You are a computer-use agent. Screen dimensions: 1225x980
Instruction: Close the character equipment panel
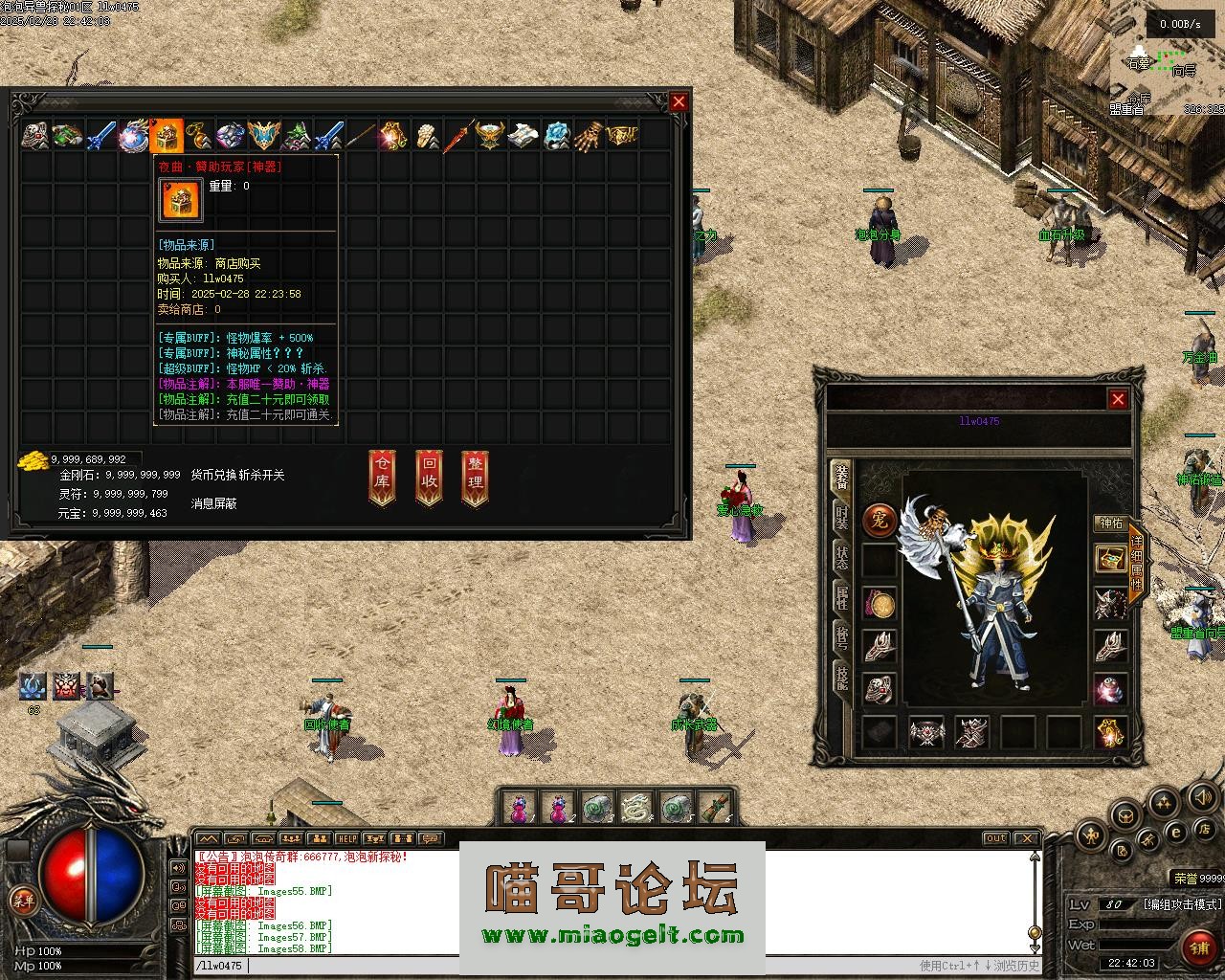point(1118,399)
